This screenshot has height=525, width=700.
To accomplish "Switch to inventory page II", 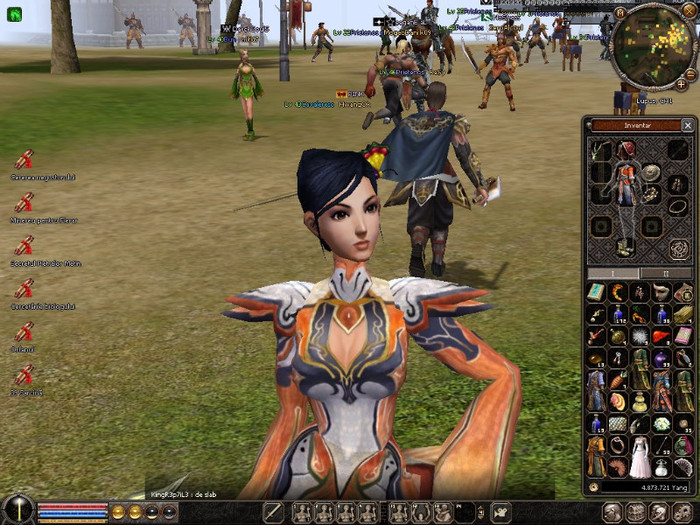I will pyautogui.click(x=665, y=273).
